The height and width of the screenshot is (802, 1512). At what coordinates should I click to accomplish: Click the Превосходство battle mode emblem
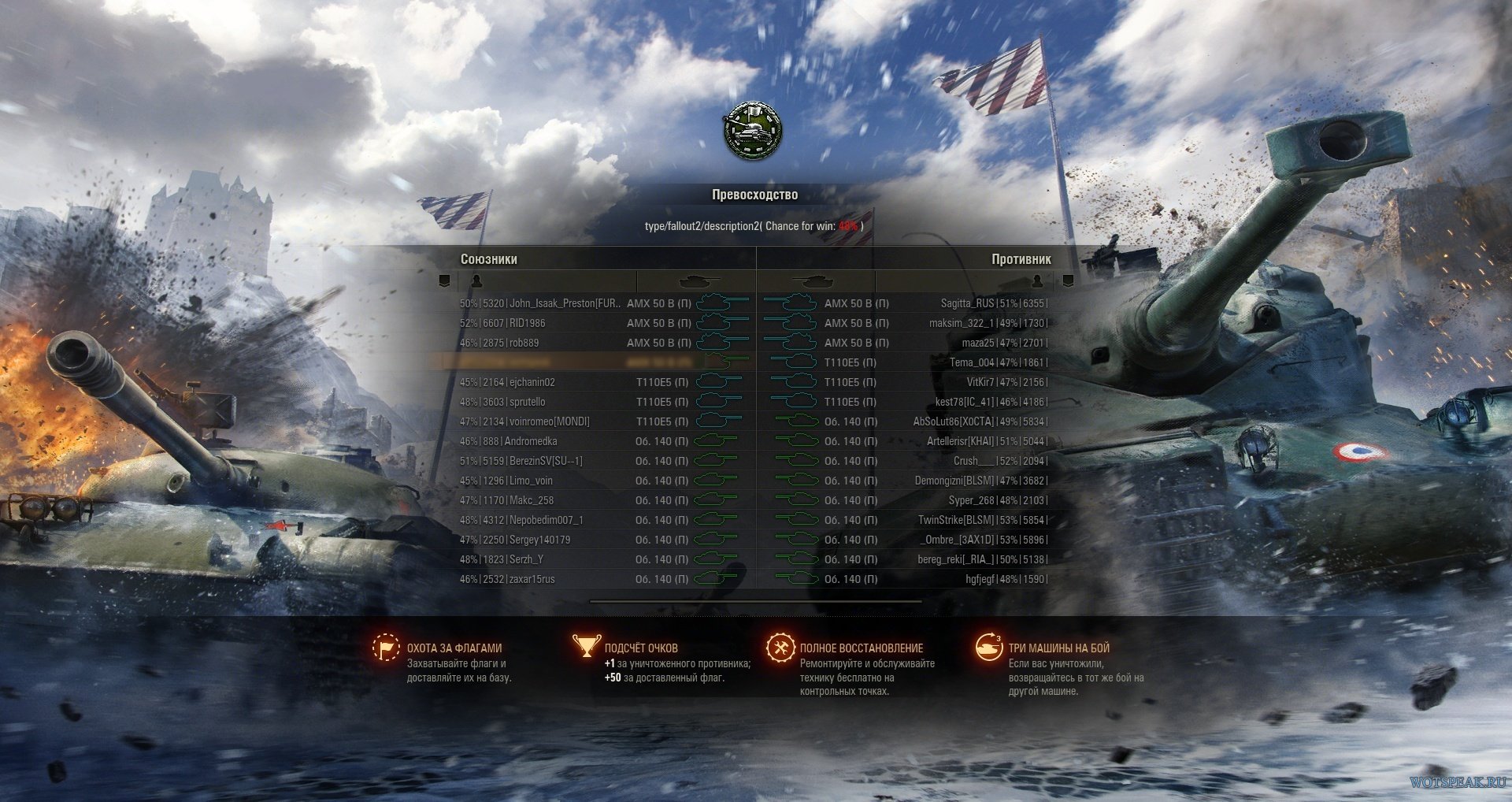coord(752,131)
